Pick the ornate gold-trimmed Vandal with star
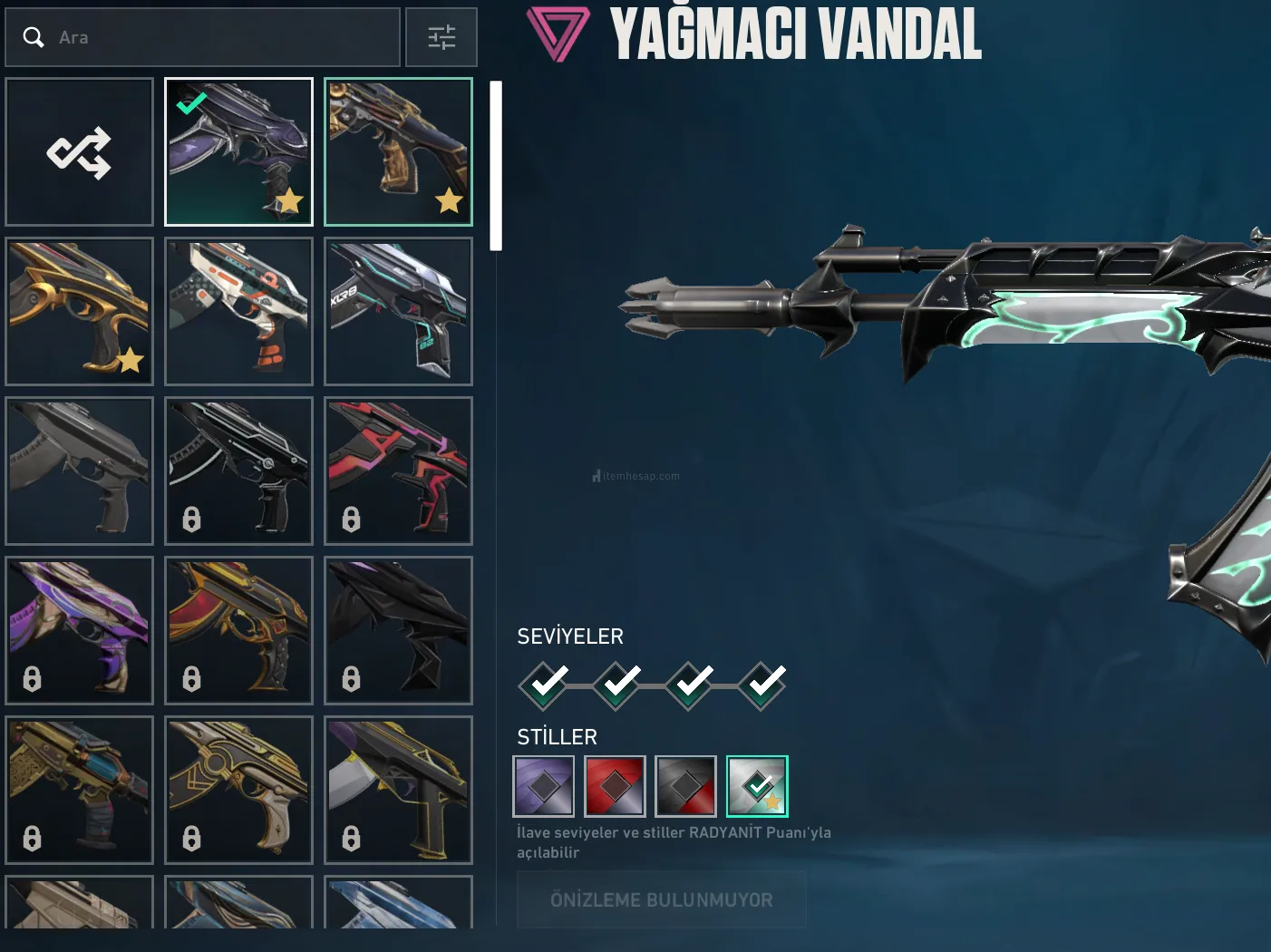This screenshot has height=952, width=1271. [x=80, y=311]
